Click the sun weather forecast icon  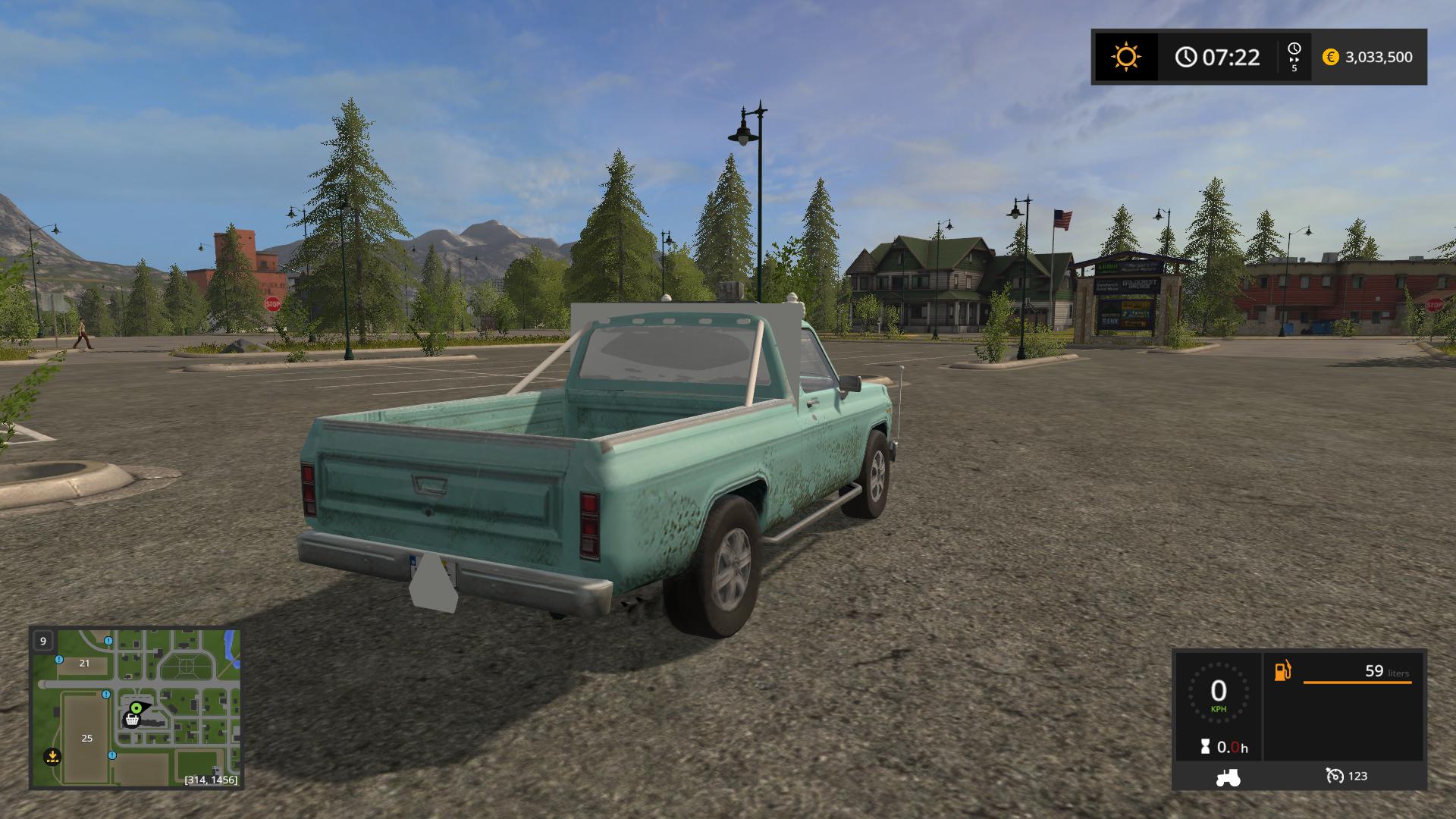1125,57
